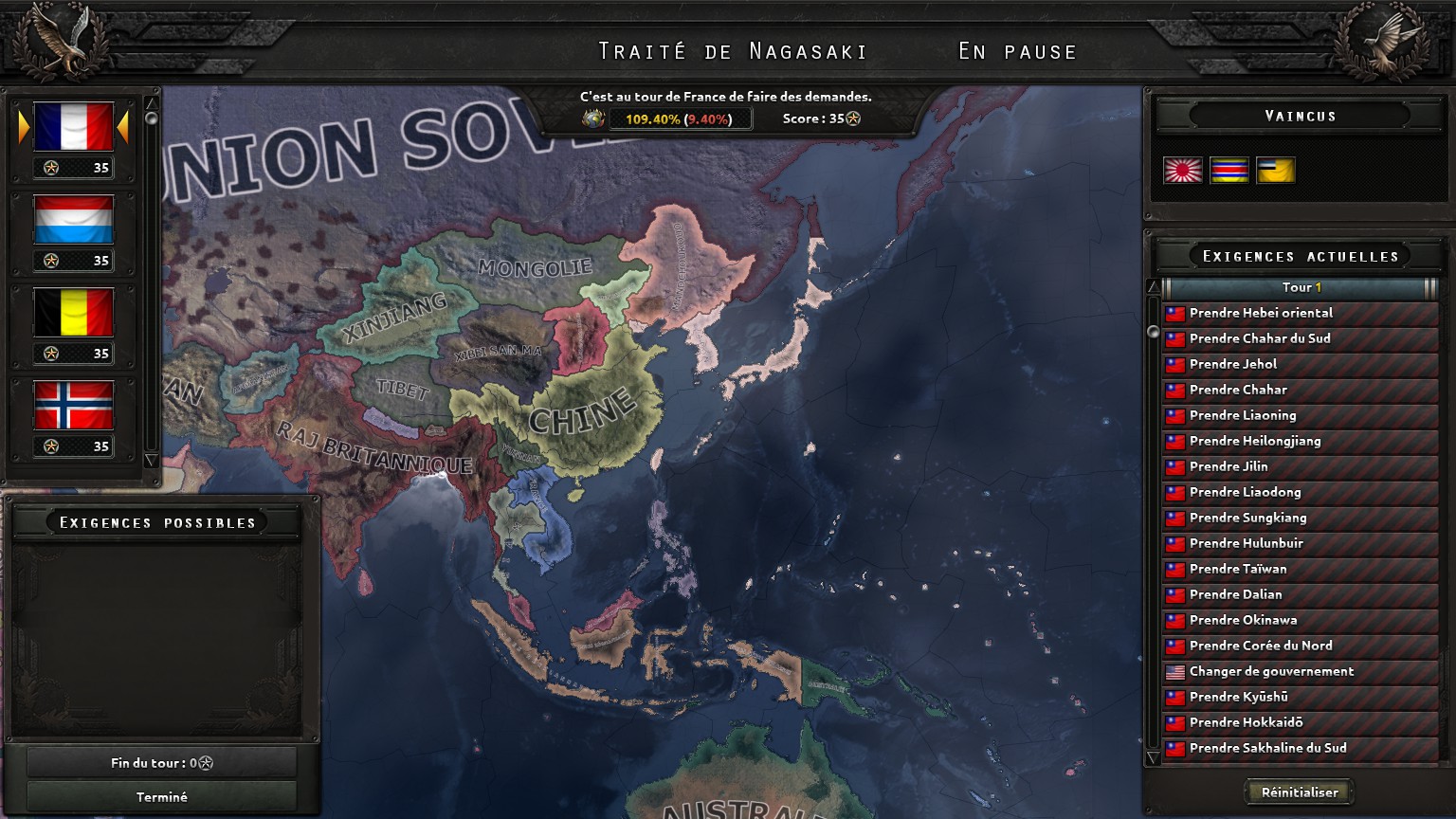Select the yellow-blue defeated nation flag
The height and width of the screenshot is (819, 1456).
click(x=1275, y=171)
